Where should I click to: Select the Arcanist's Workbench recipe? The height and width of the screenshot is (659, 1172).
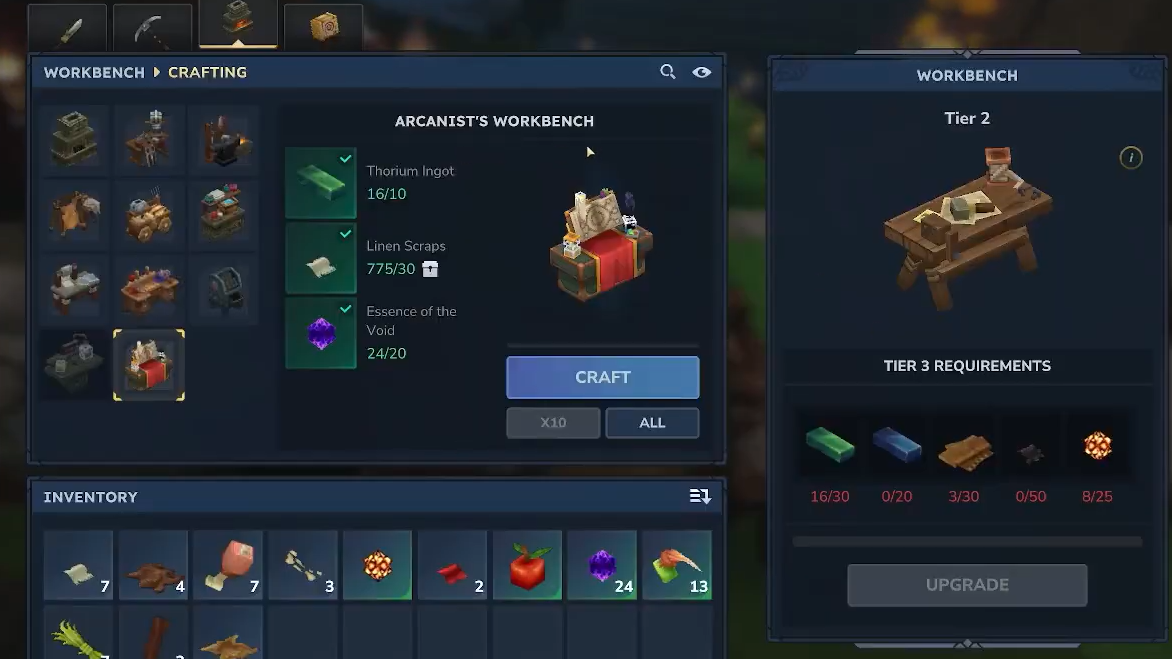point(149,365)
